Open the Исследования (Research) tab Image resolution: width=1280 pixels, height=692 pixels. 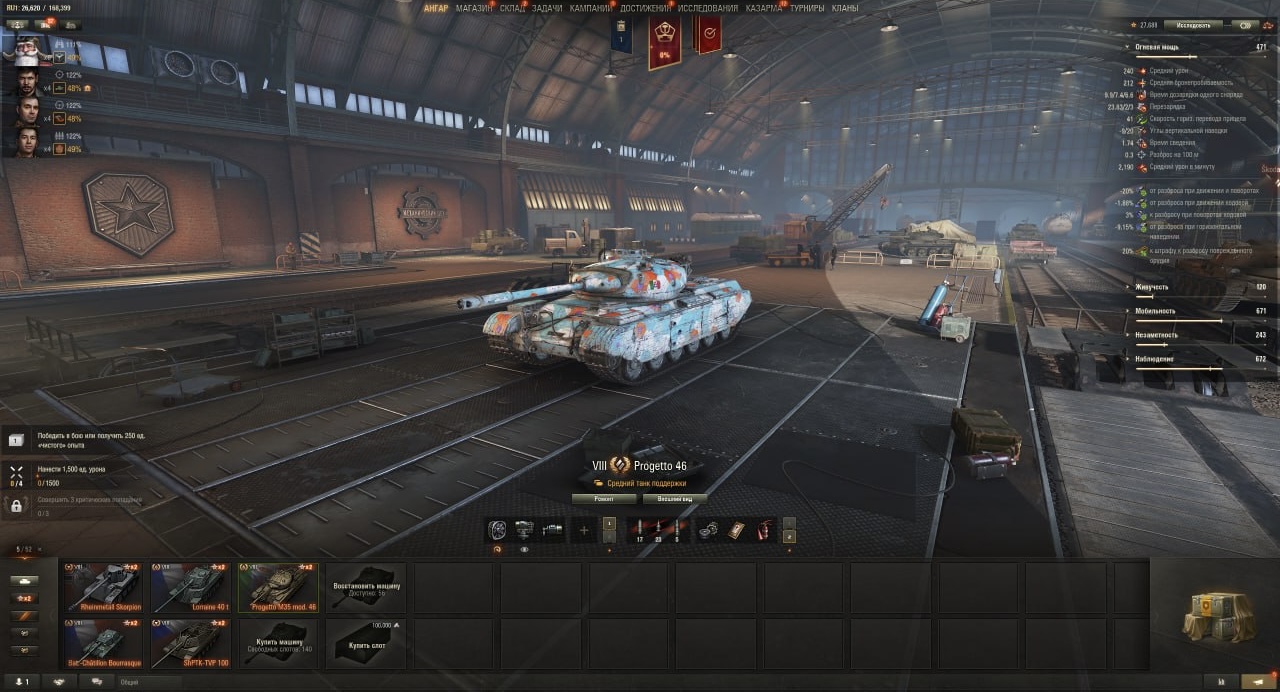pyautogui.click(x=708, y=8)
